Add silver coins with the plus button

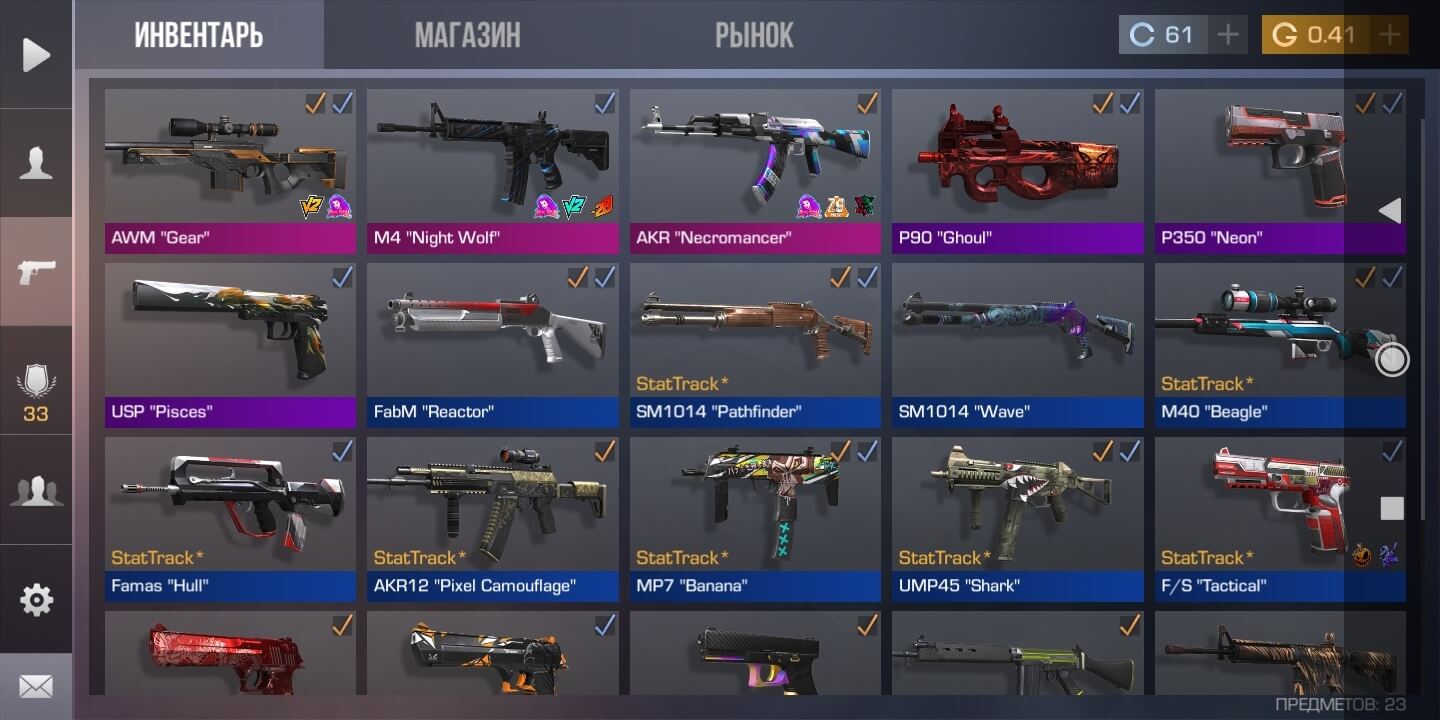tap(1228, 36)
